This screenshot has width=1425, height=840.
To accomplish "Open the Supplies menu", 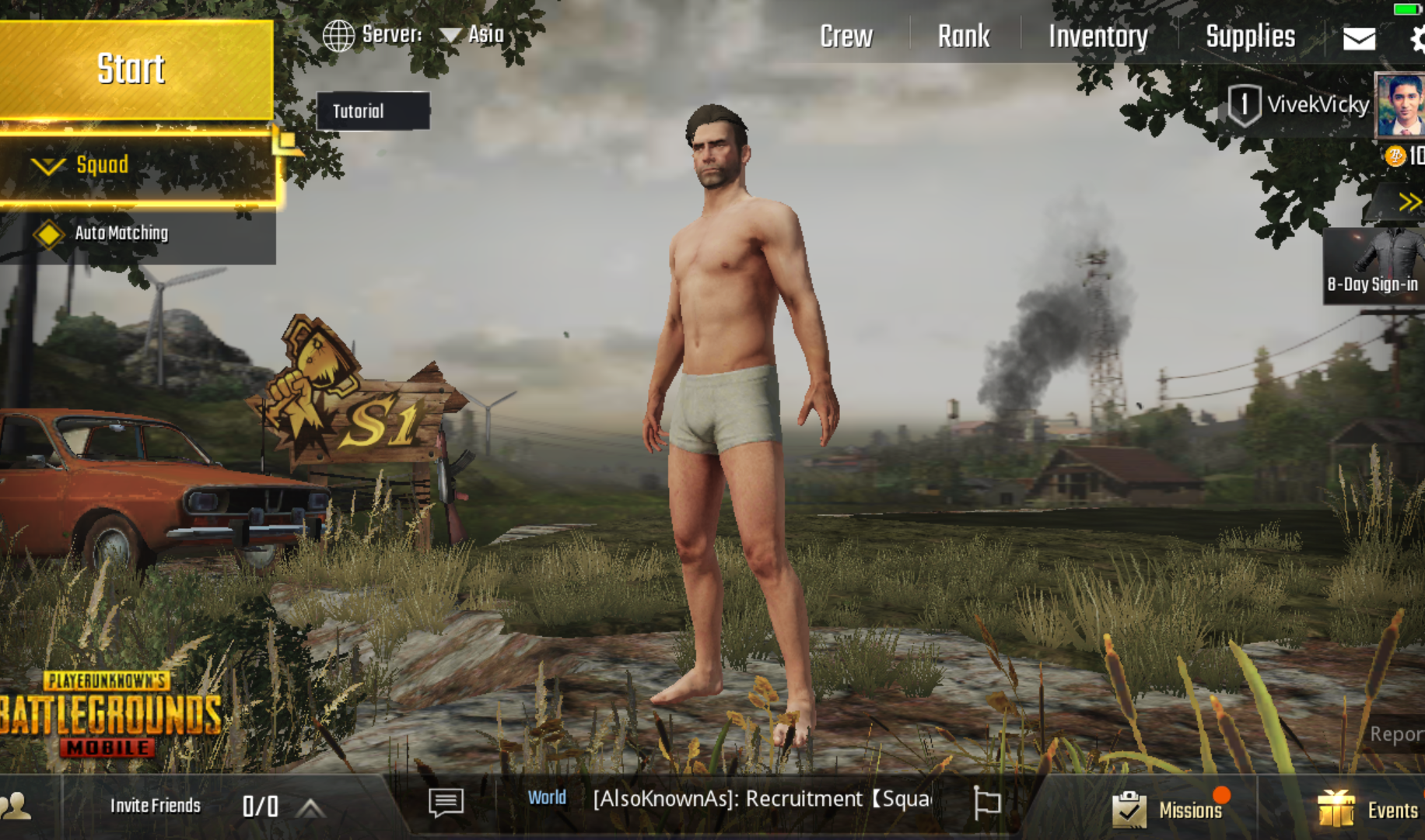I will tap(1250, 37).
